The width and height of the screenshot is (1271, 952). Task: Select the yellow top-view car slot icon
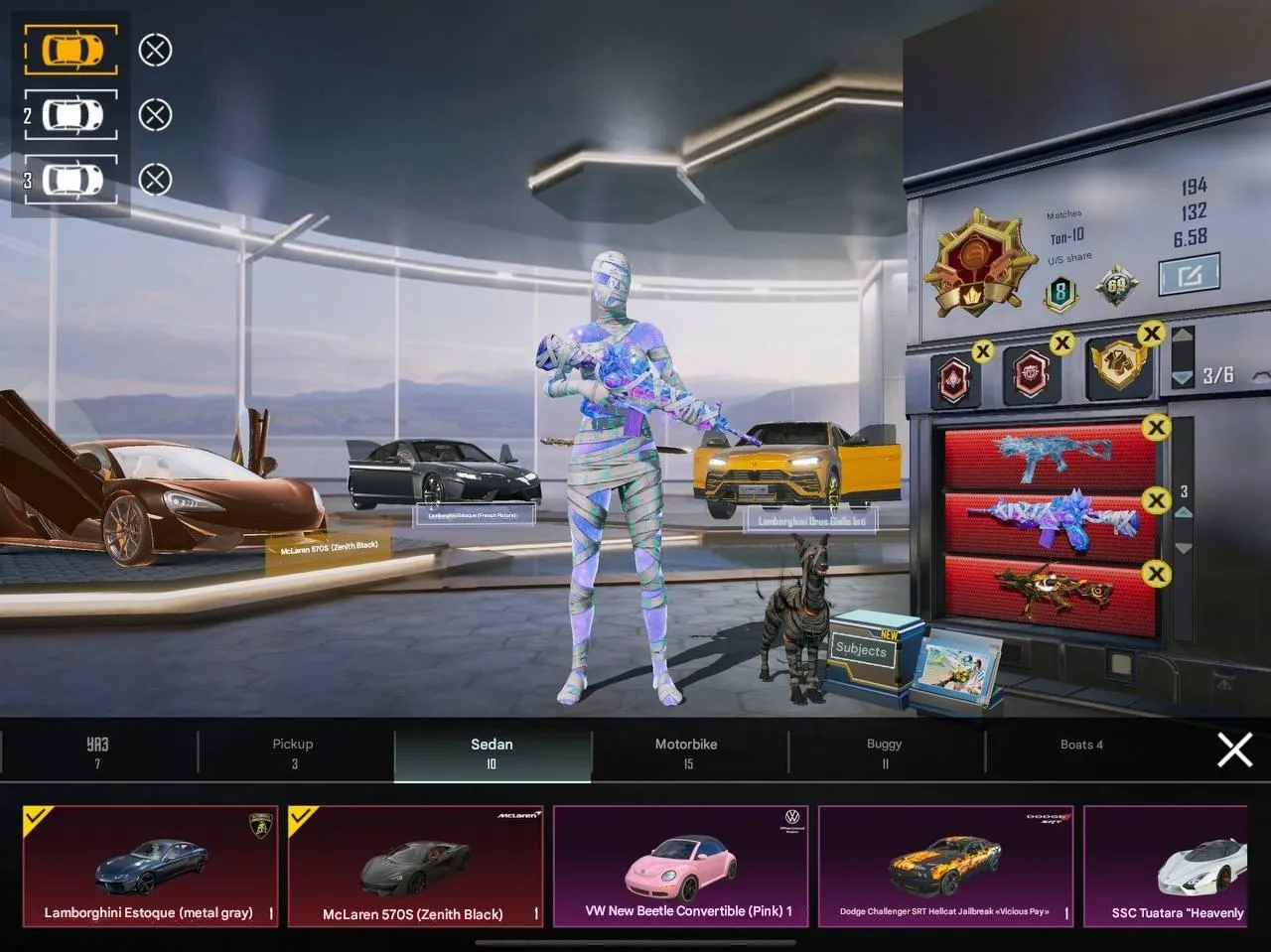pyautogui.click(x=70, y=49)
